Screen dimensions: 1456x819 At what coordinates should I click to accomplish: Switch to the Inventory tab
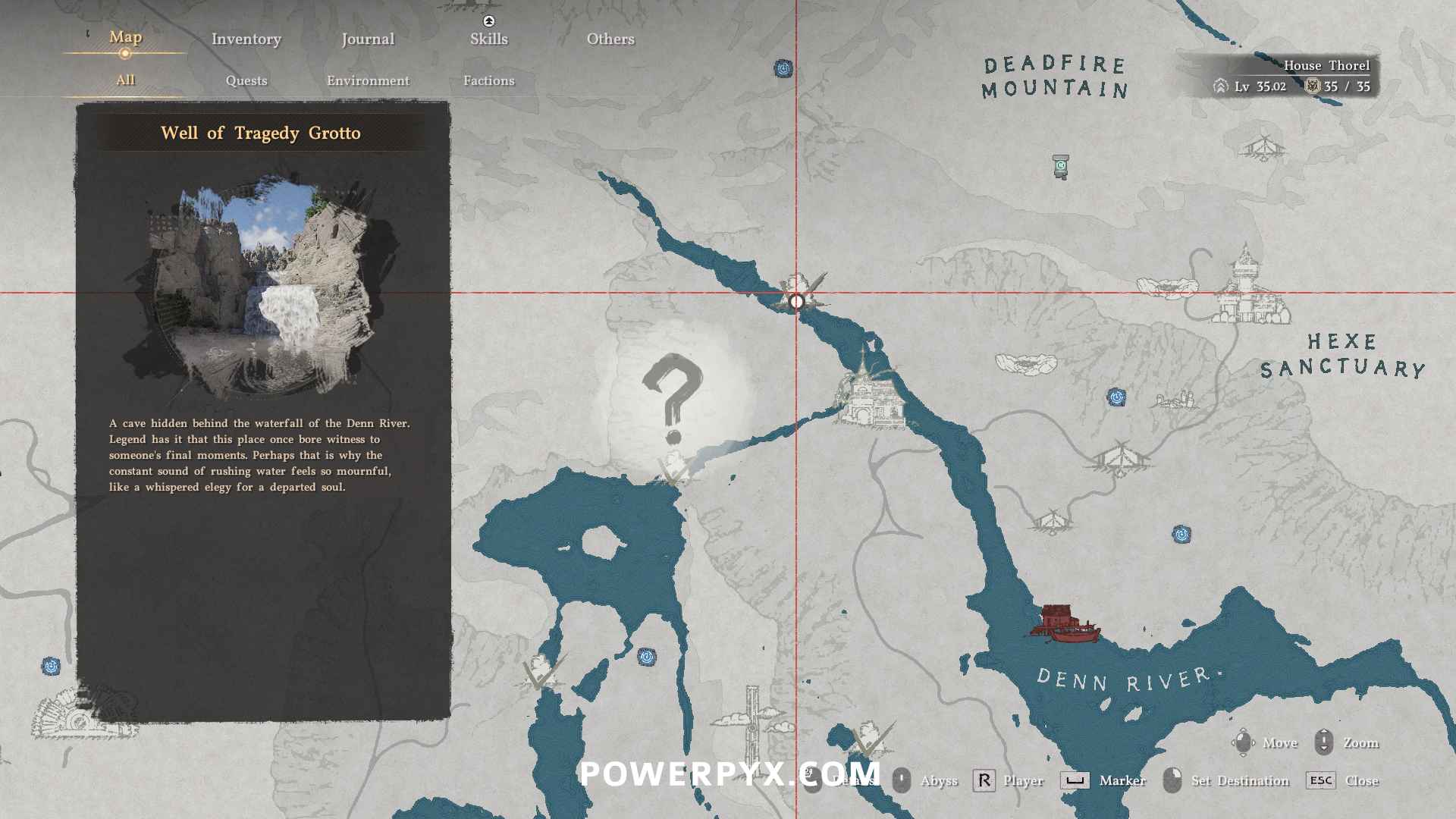(246, 39)
